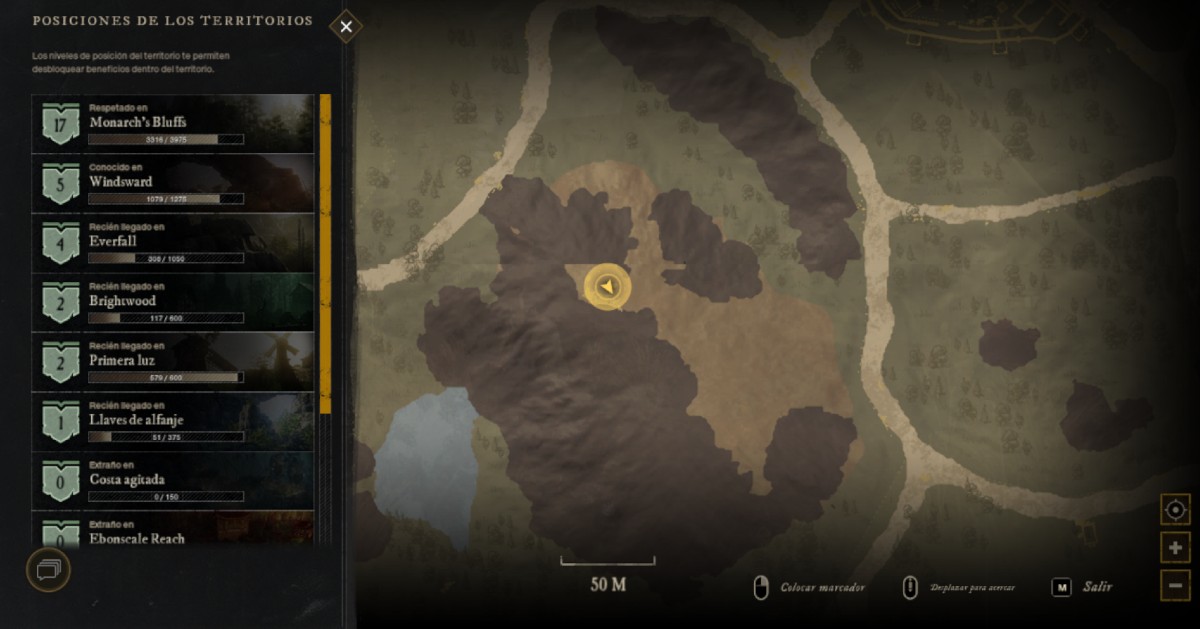
Task: Open the Windsward territory standing
Action: click(x=173, y=183)
